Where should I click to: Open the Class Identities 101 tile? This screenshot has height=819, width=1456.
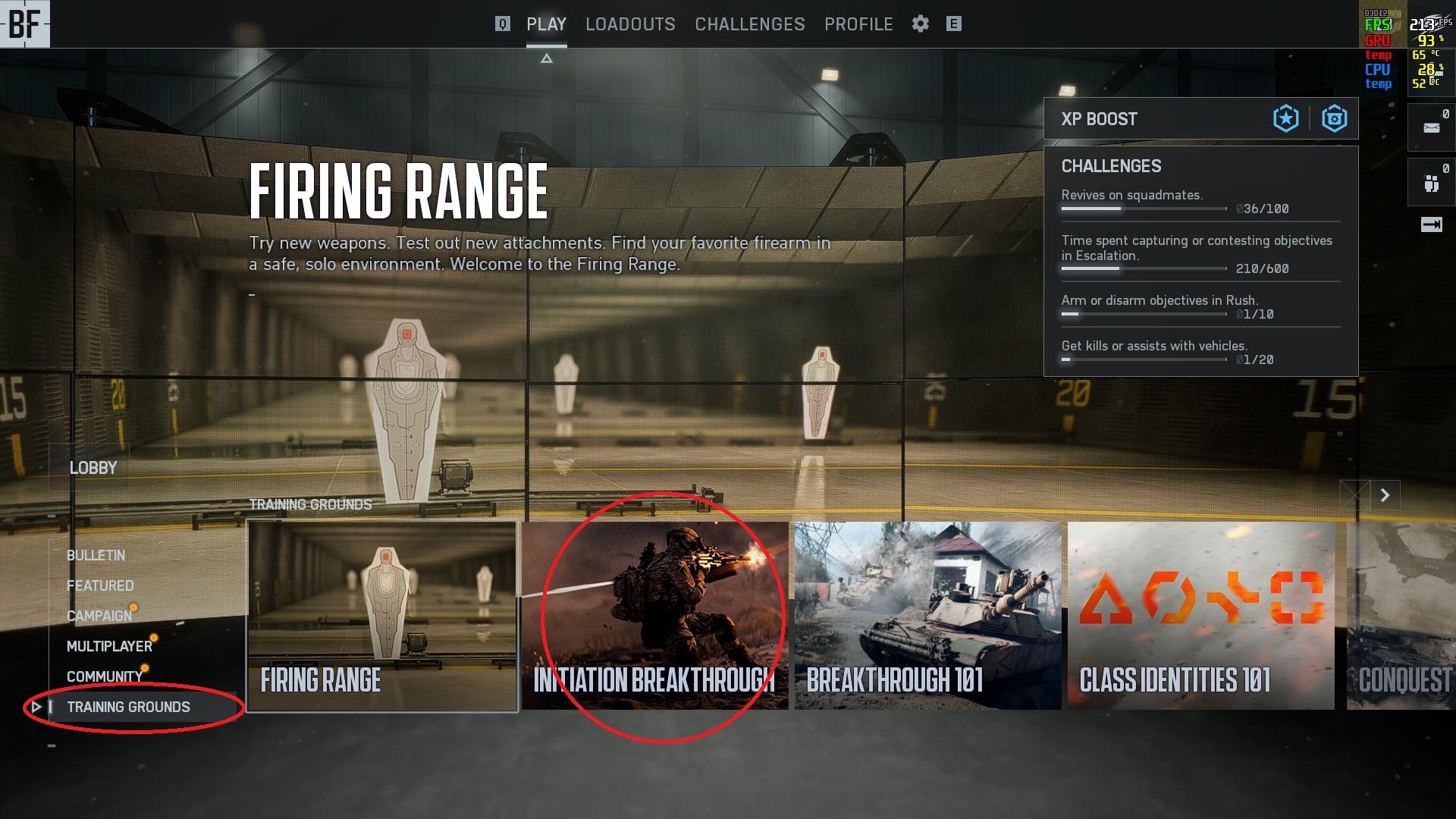(x=1200, y=616)
